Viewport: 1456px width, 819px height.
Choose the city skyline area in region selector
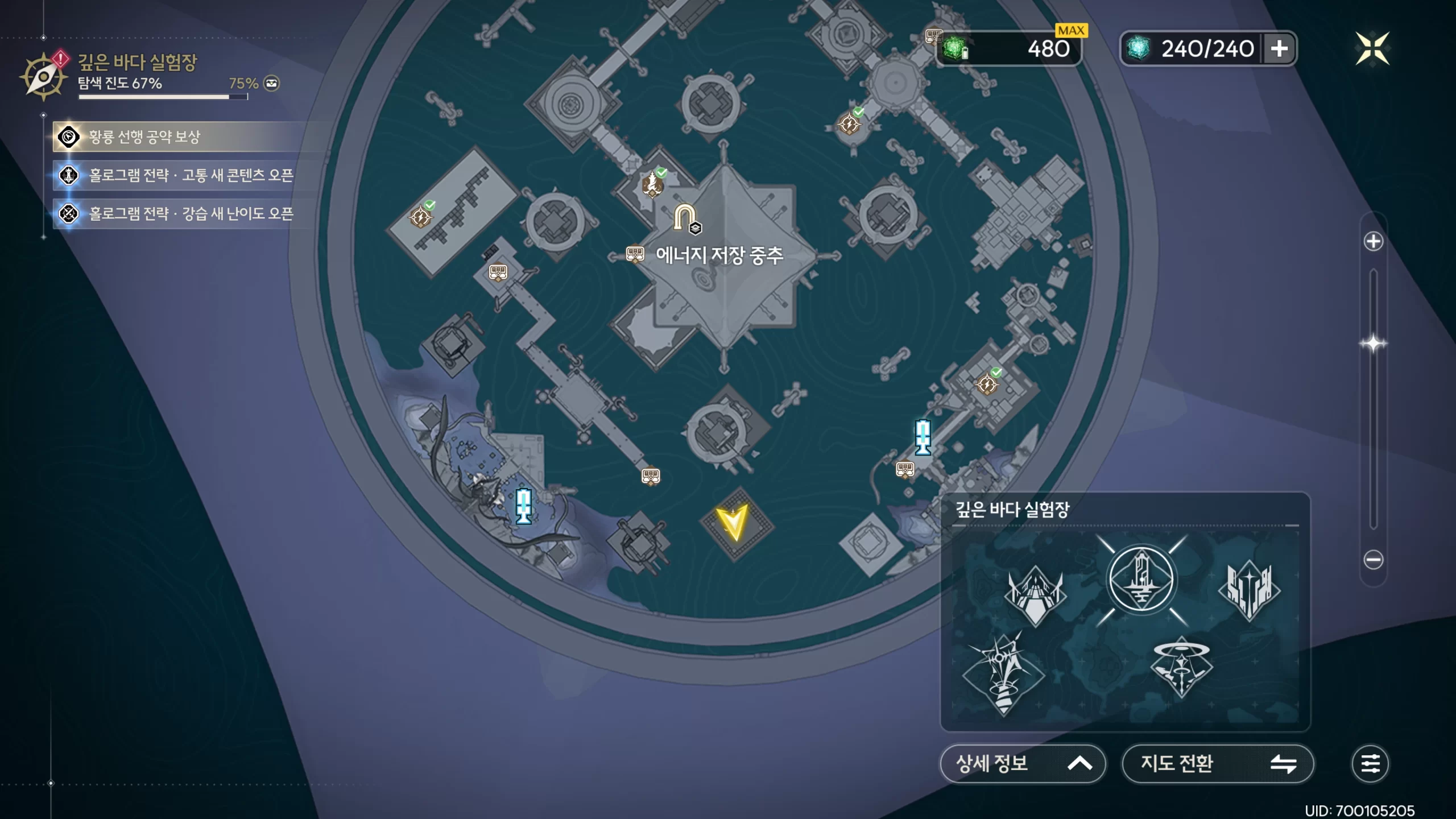click(1250, 590)
